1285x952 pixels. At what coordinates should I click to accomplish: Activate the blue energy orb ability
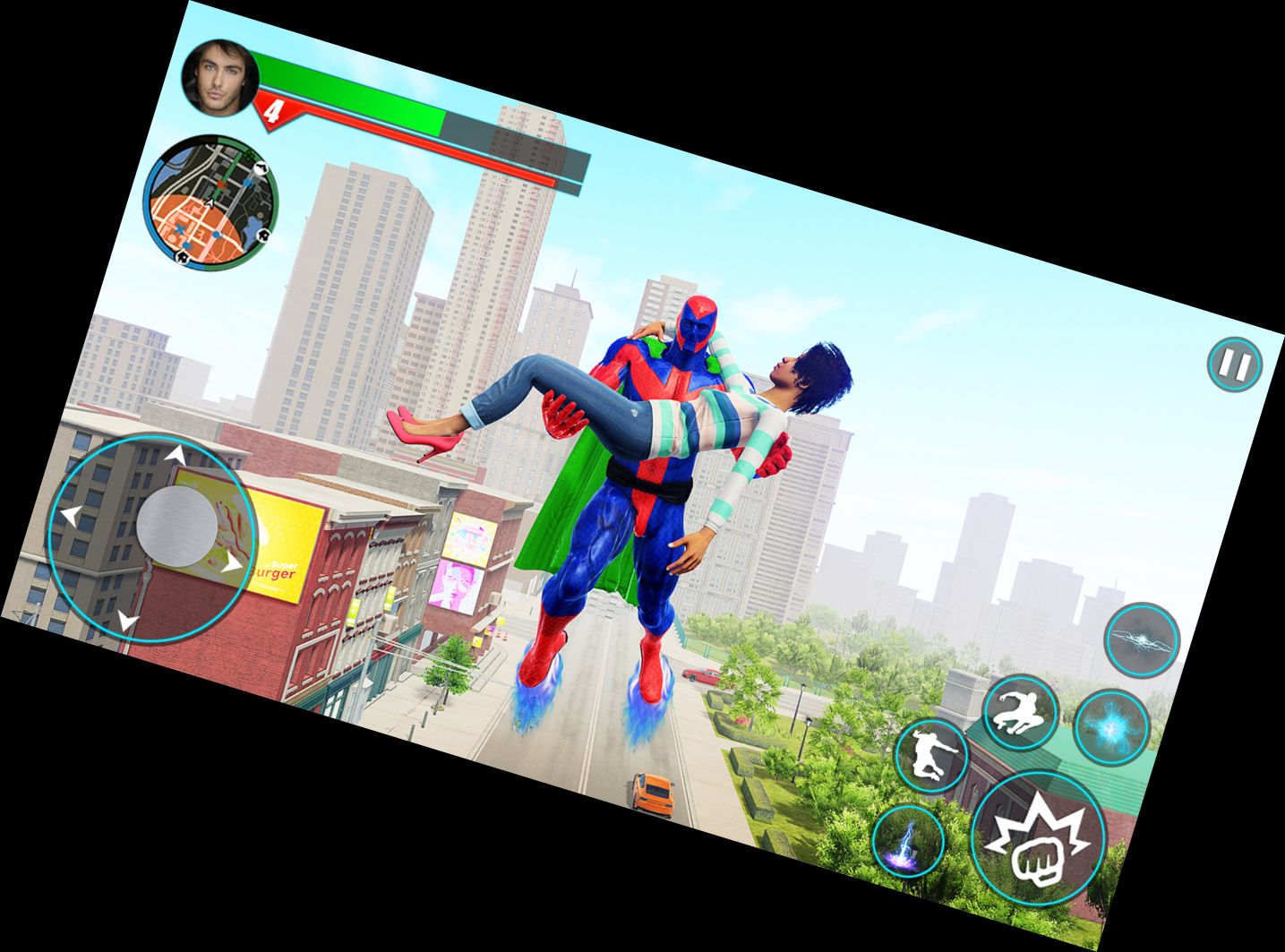[1110, 726]
